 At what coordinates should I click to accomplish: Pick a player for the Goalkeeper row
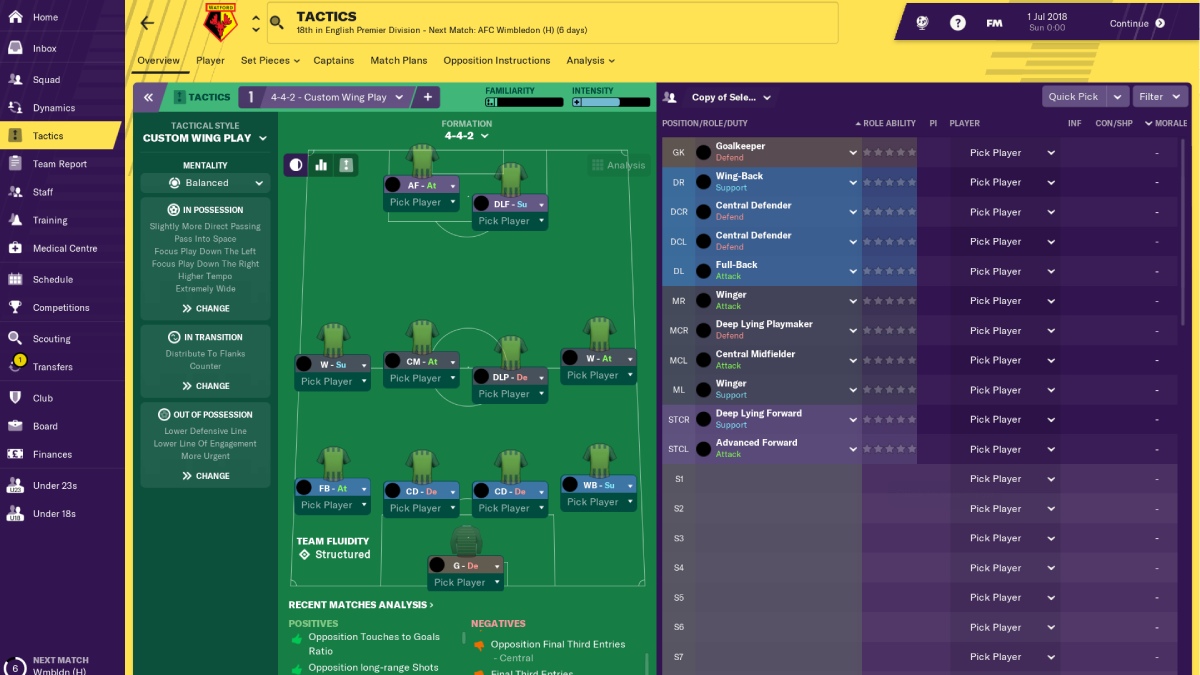pyautogui.click(x=1012, y=153)
